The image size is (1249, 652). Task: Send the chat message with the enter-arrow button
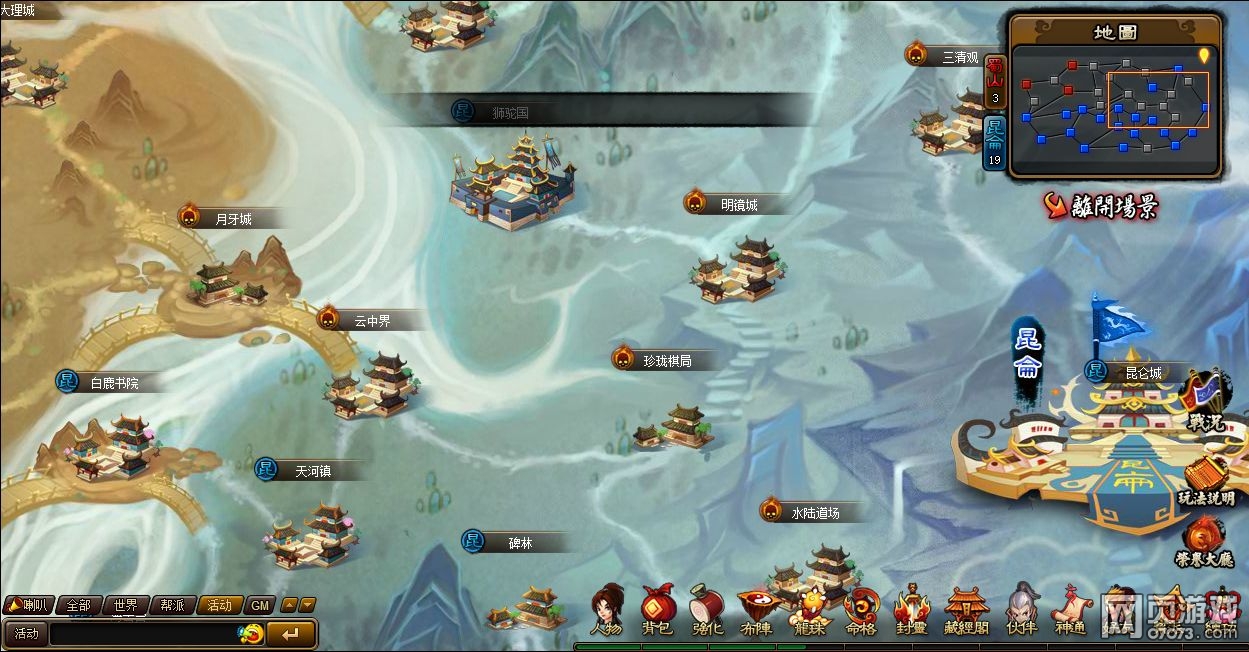[291, 633]
